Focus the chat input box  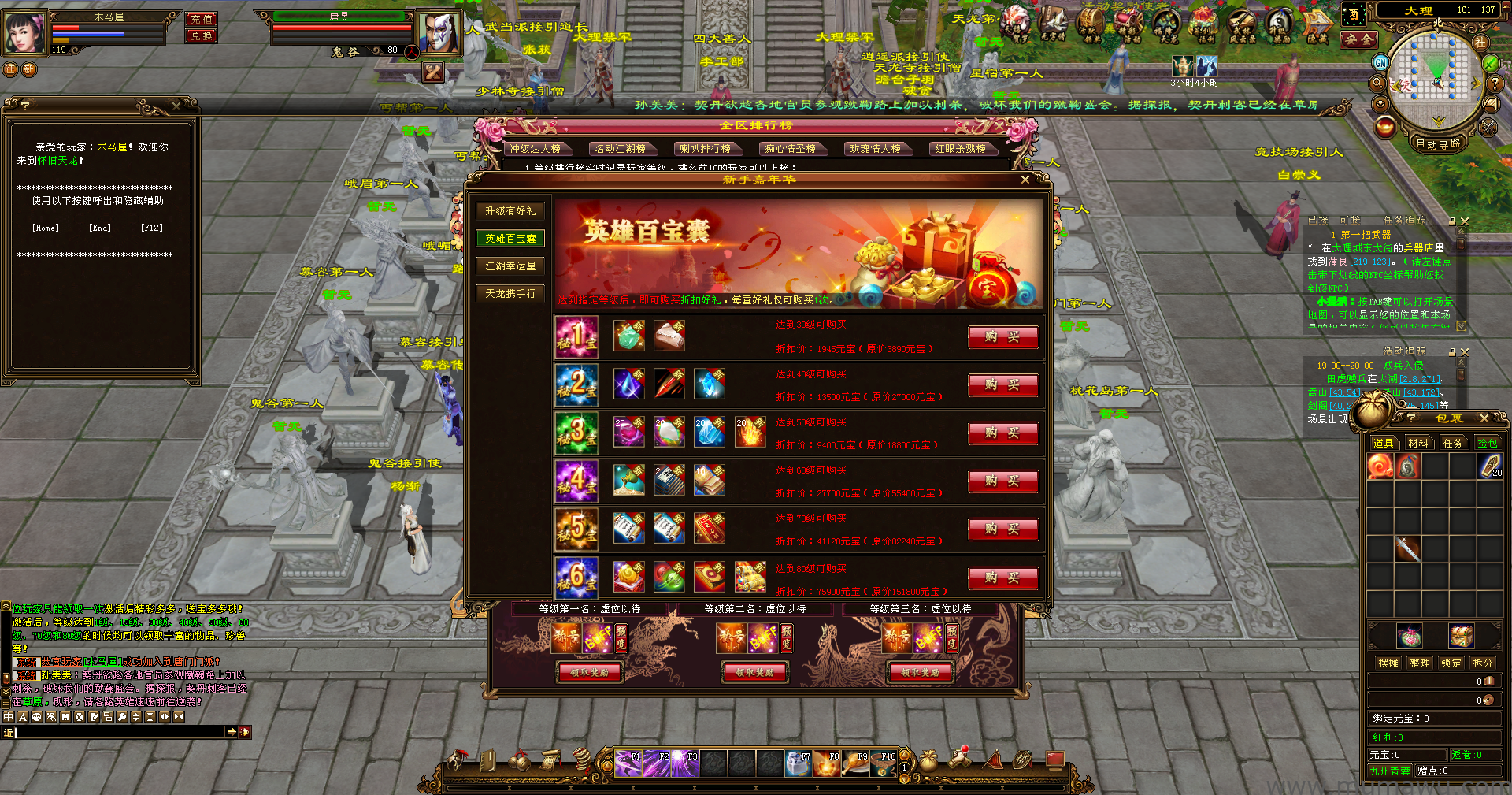pos(118,733)
